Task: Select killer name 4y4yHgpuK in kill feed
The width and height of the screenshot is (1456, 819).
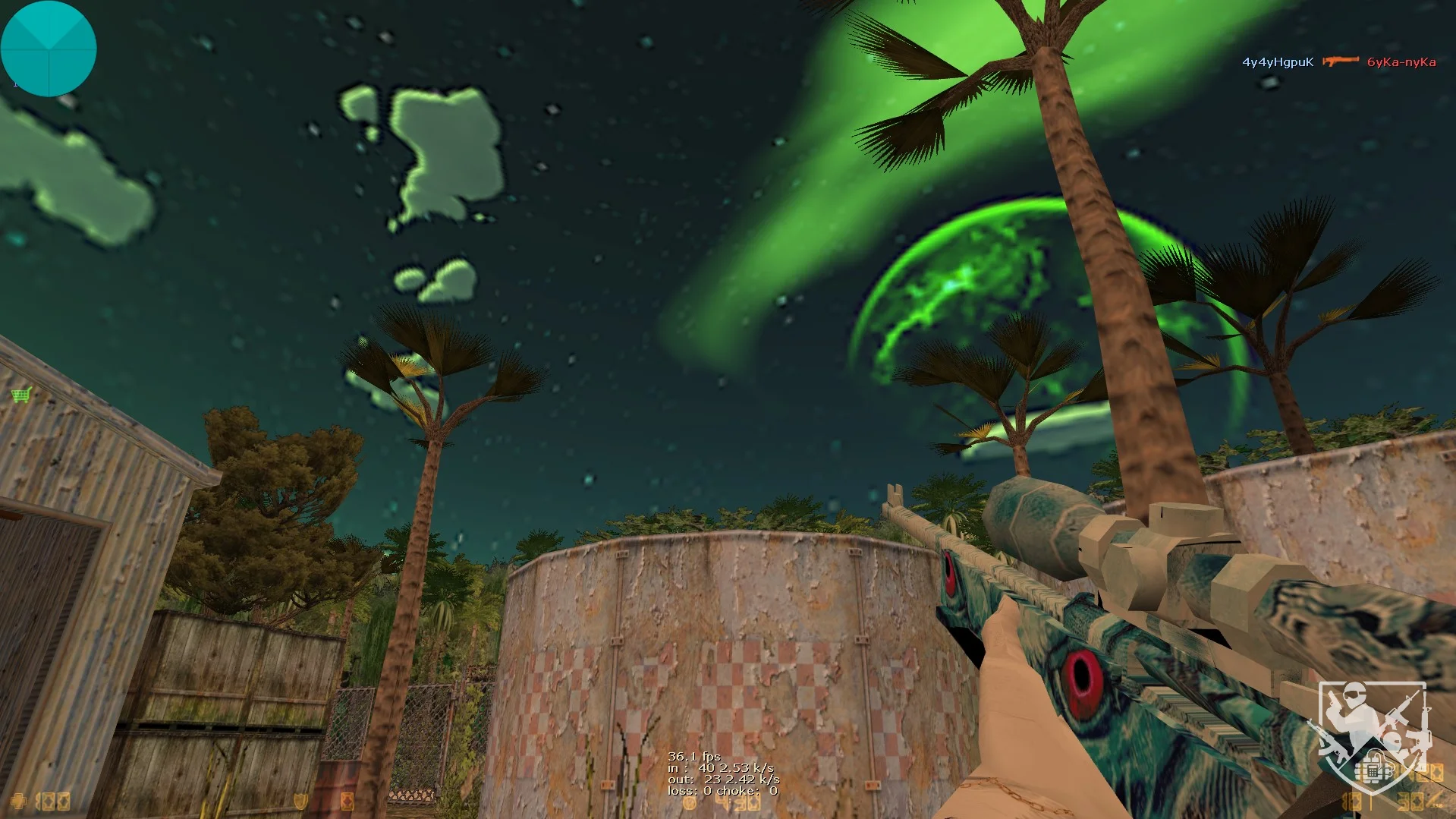Action: pyautogui.click(x=1278, y=62)
